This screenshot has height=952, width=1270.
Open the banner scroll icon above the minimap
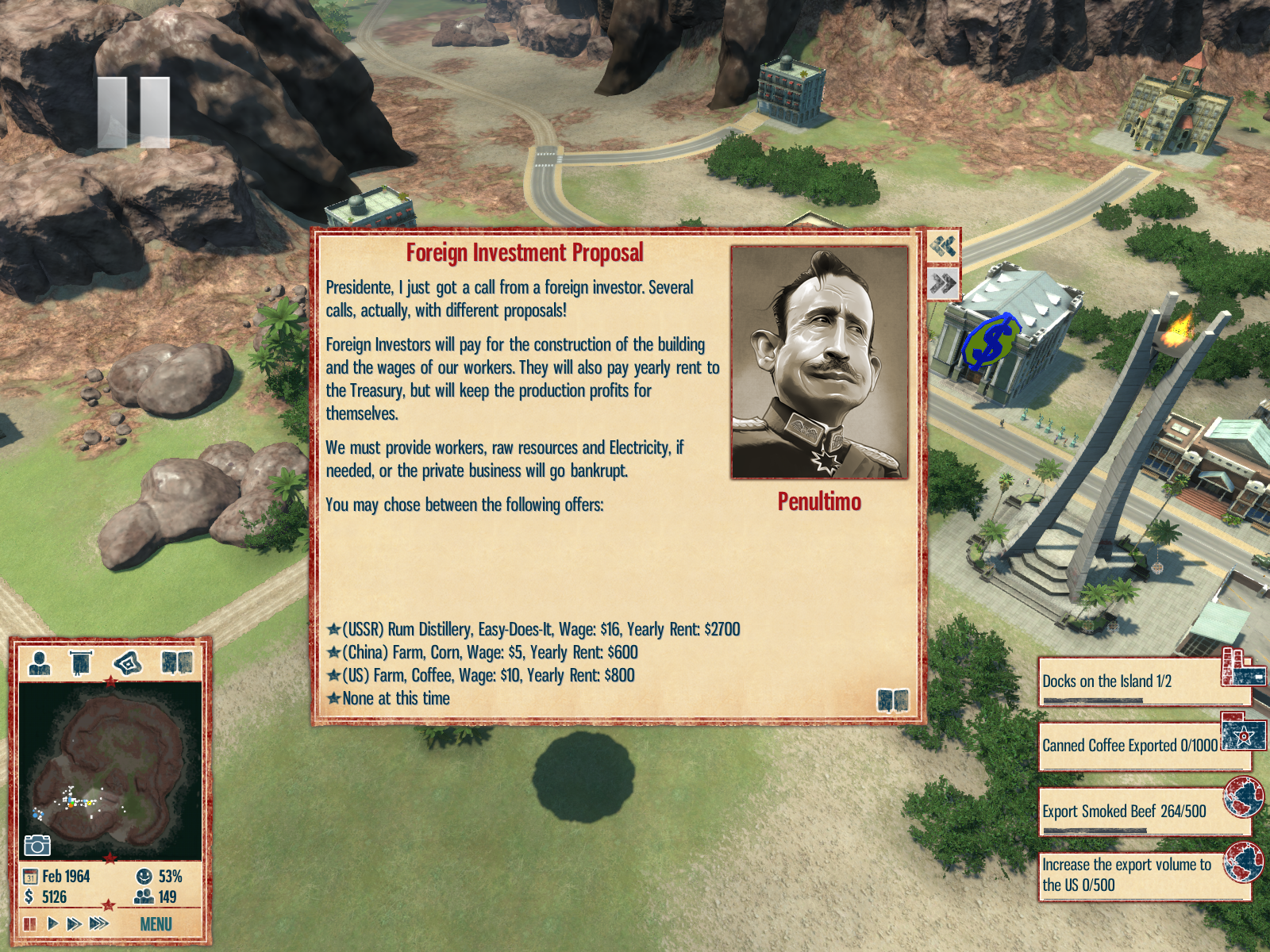81,662
